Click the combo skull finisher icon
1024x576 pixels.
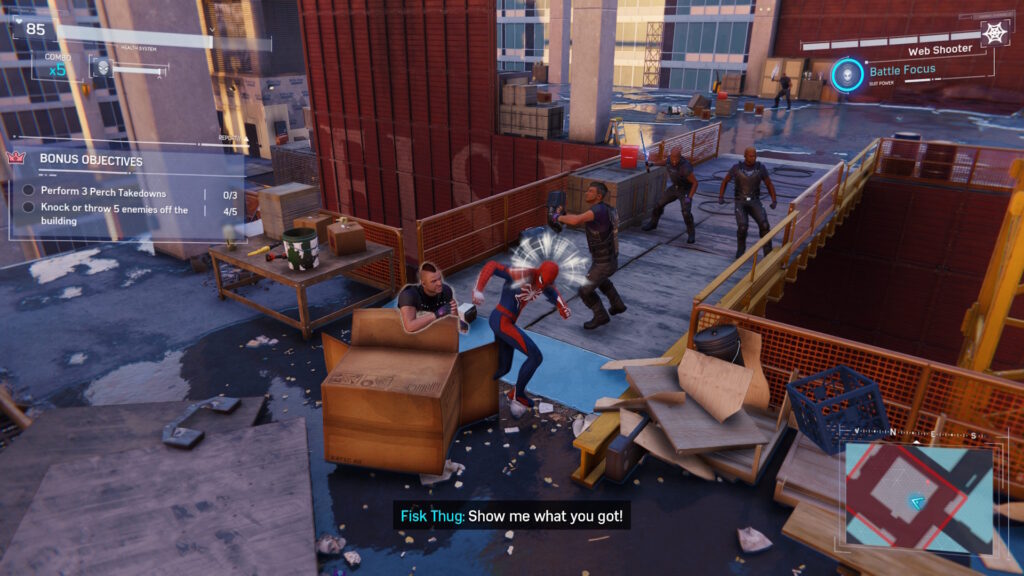(101, 68)
